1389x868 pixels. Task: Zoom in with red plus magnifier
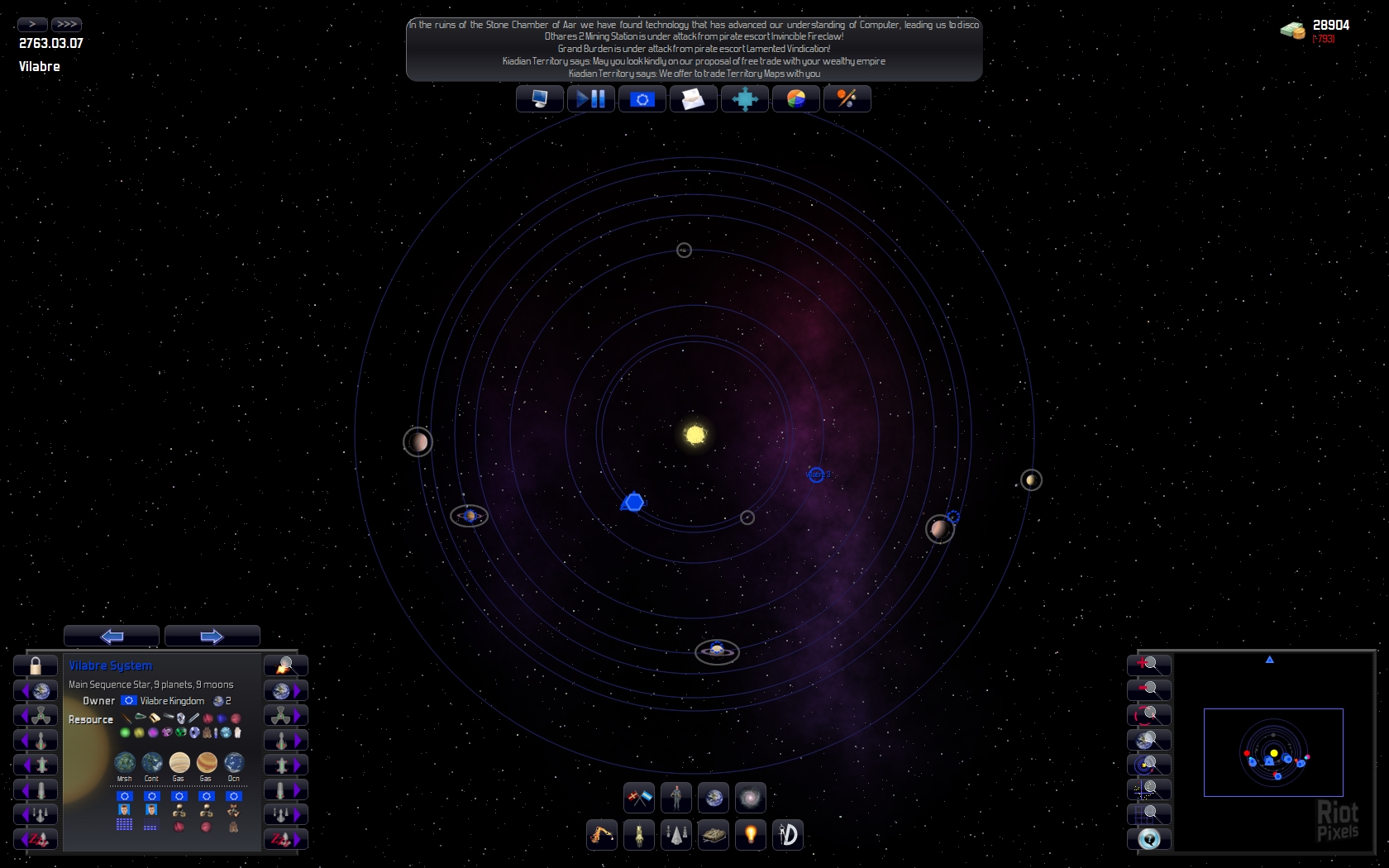point(1148,665)
